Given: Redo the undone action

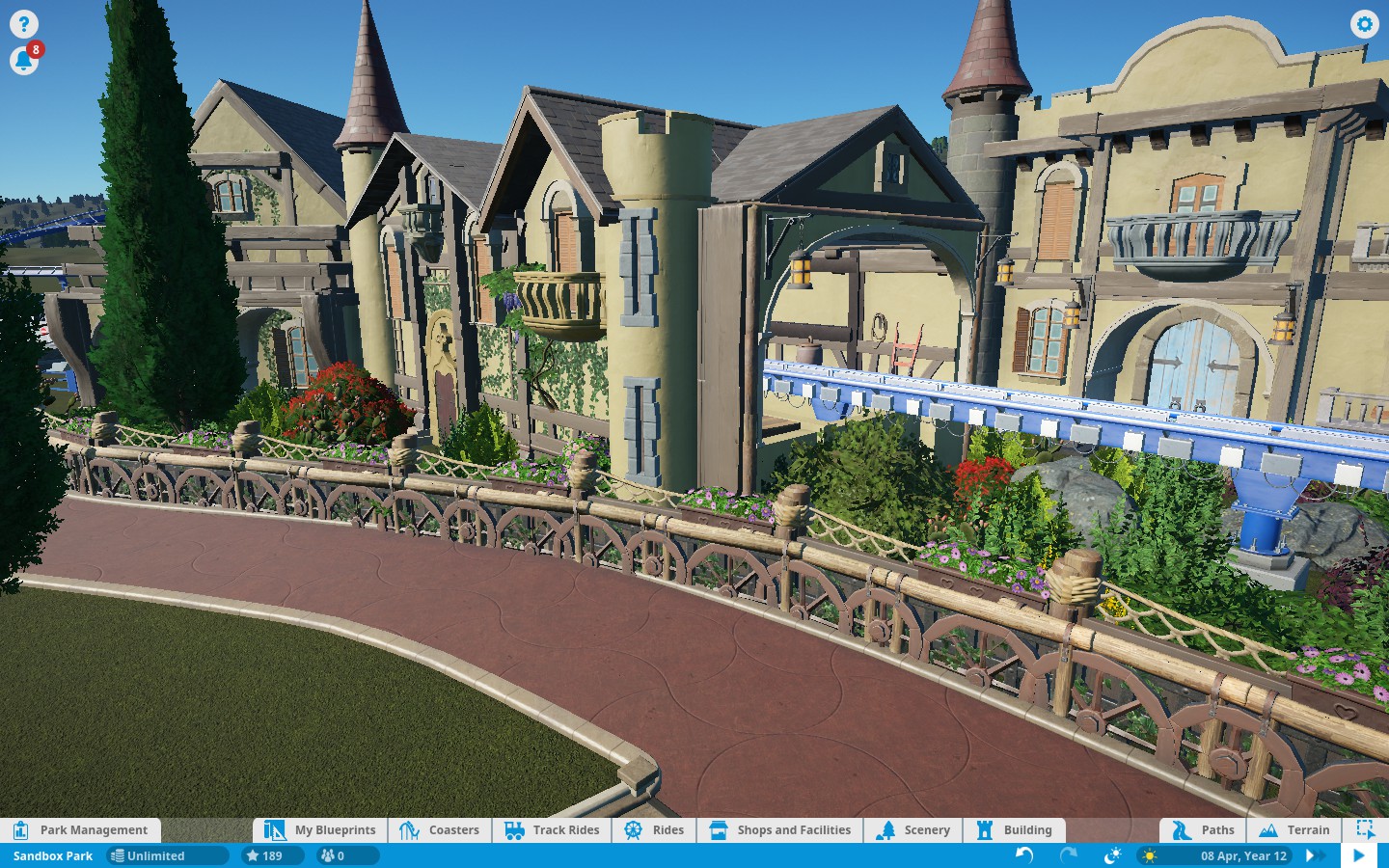Looking at the screenshot, I should [x=1069, y=855].
